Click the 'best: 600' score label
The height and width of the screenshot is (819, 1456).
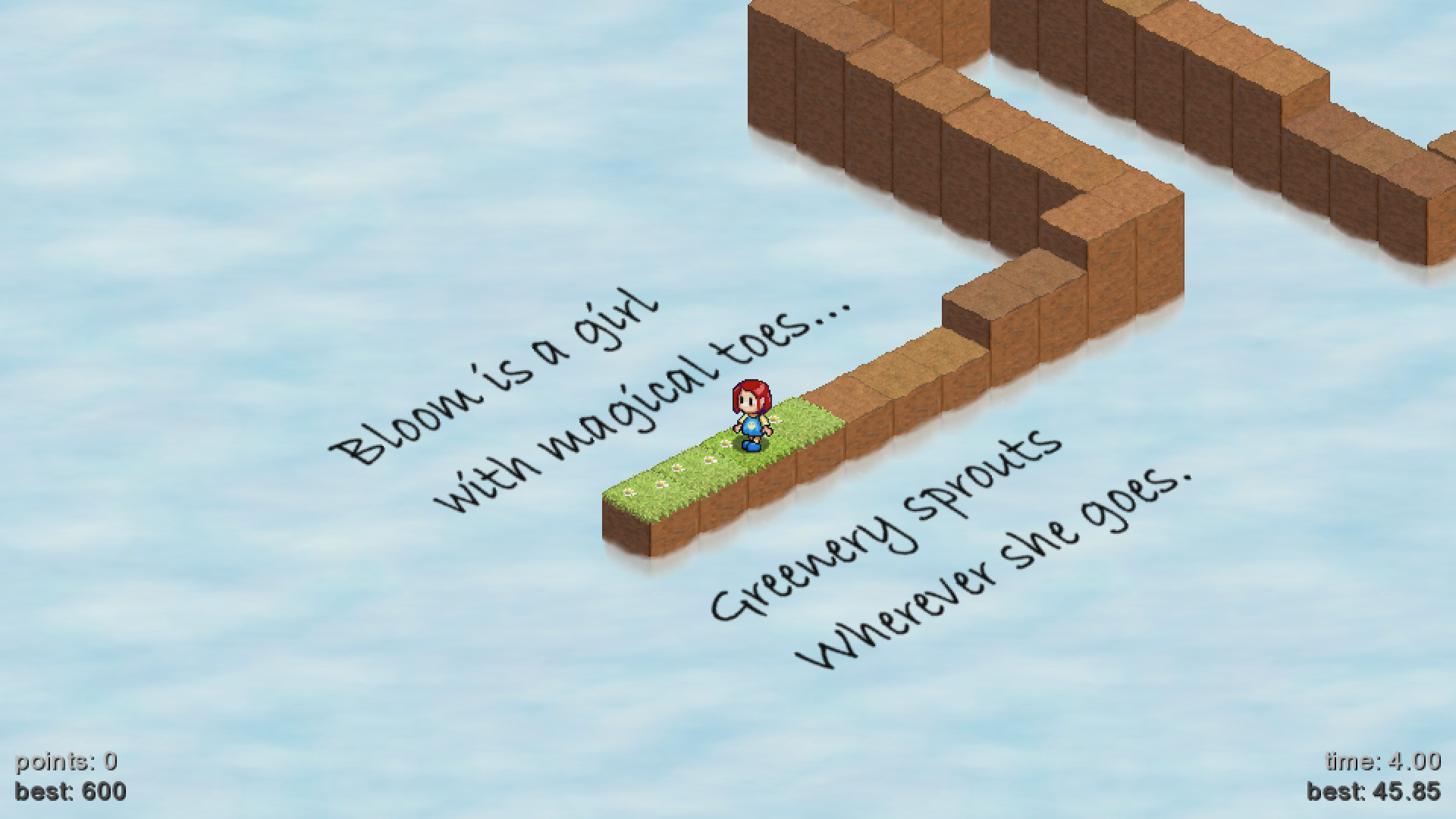(72, 792)
